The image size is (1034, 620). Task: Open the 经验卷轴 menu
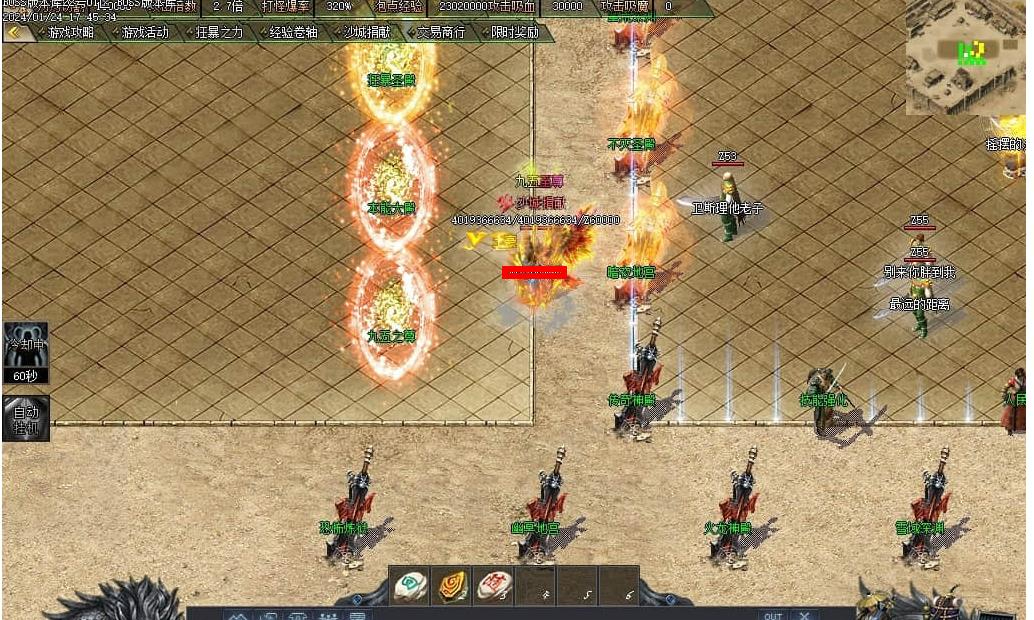coord(293,32)
